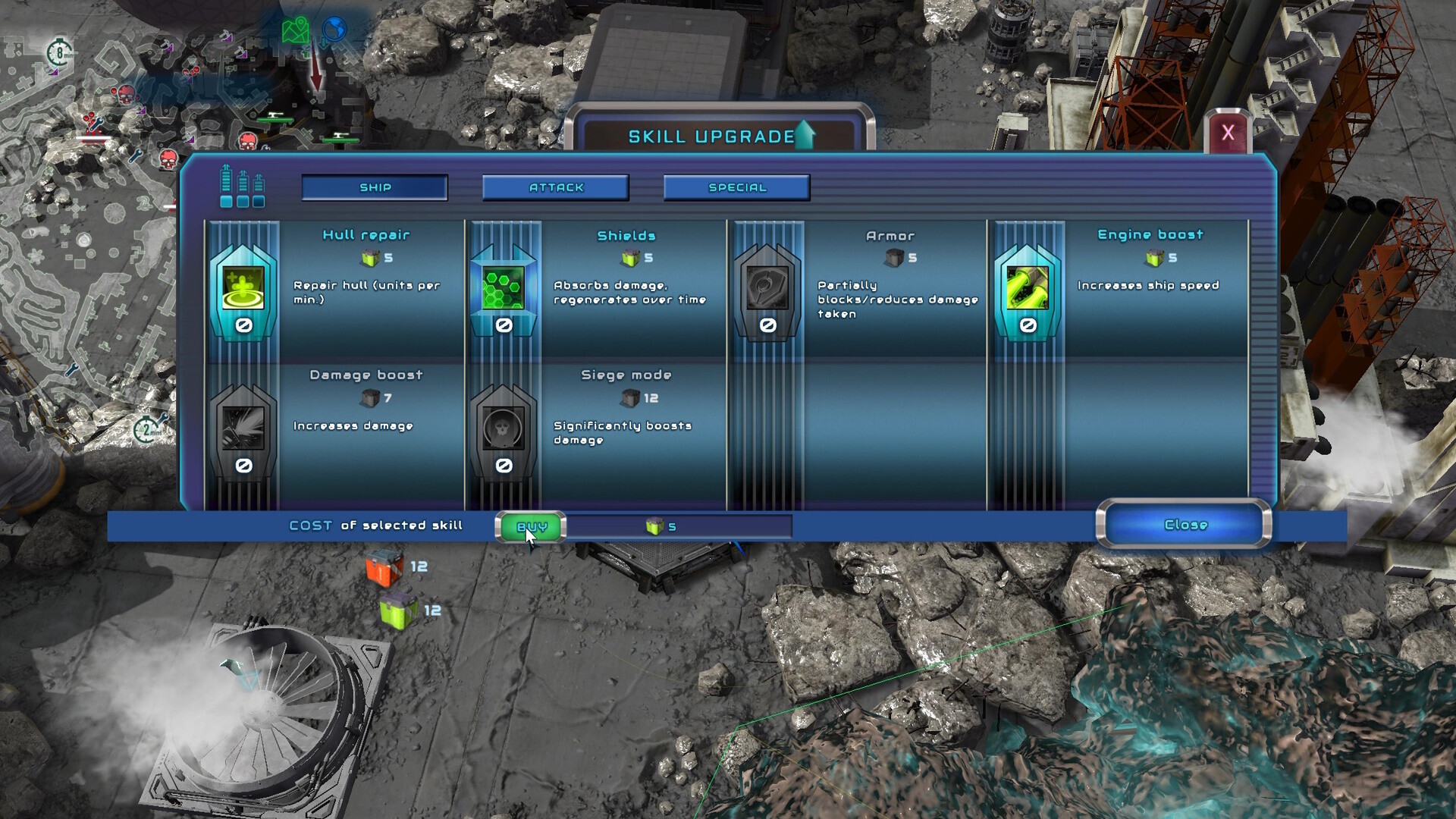1456x819 pixels.
Task: Buy the selected skill
Action: [x=531, y=526]
